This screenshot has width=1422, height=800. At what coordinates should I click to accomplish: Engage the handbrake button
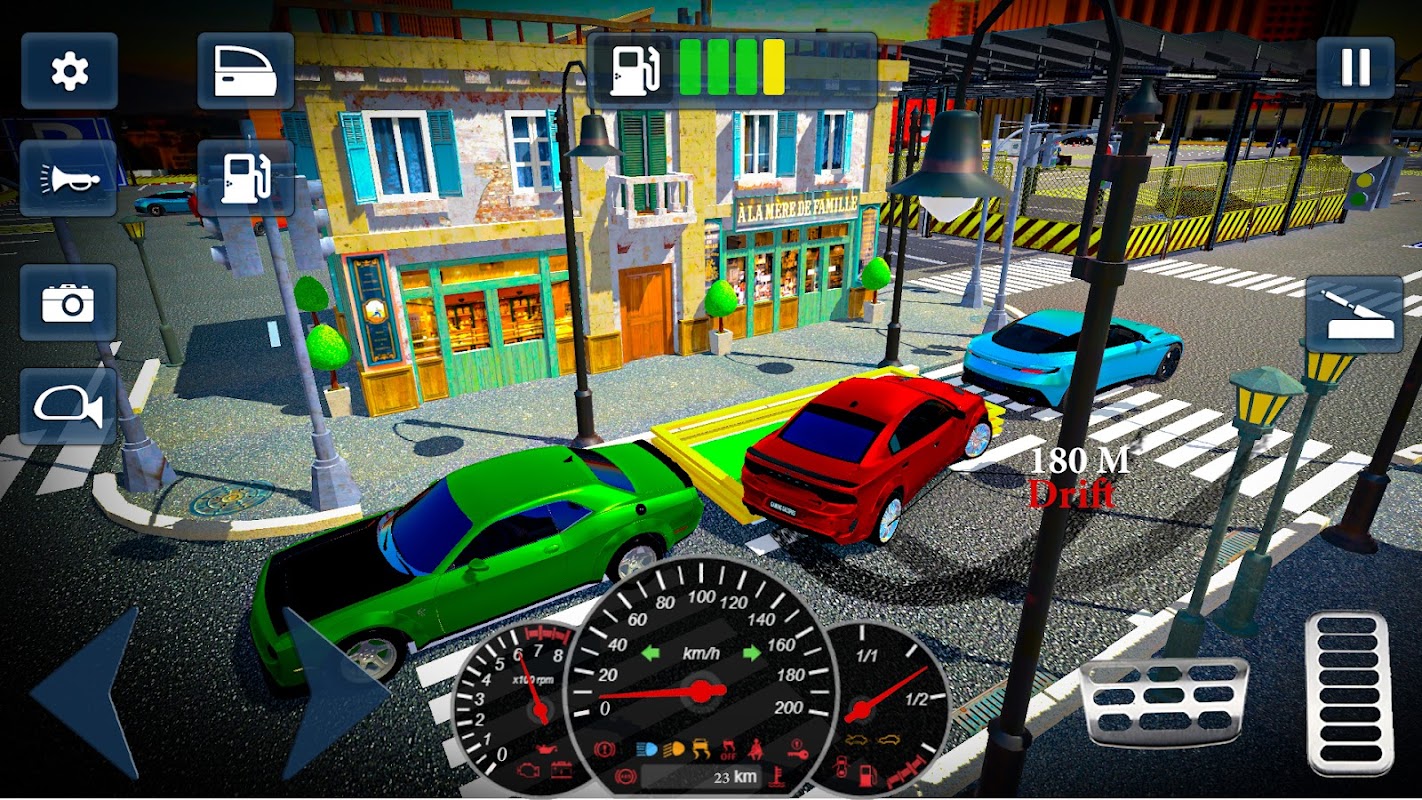coord(1354,314)
